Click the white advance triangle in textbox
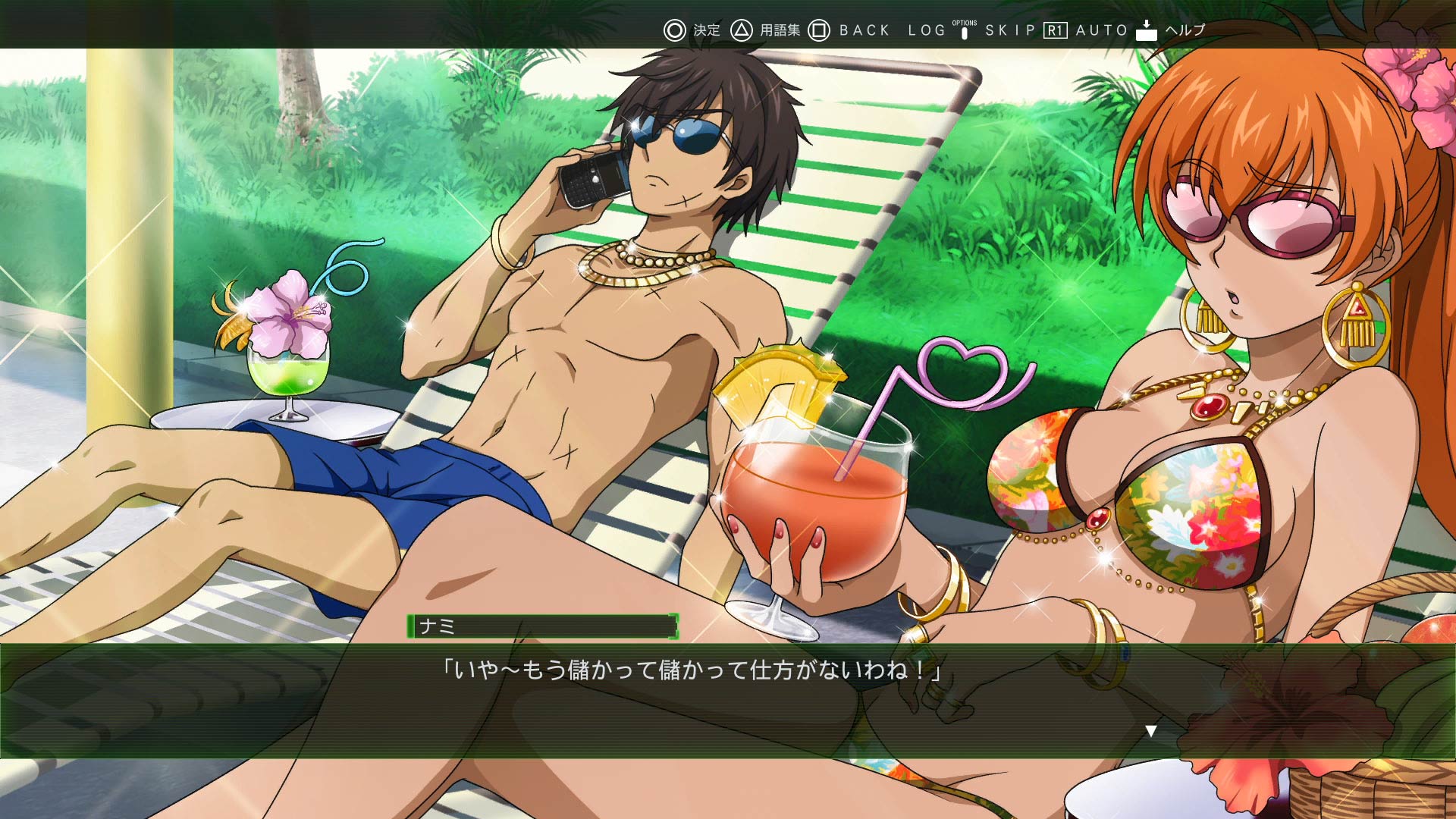 (1153, 730)
